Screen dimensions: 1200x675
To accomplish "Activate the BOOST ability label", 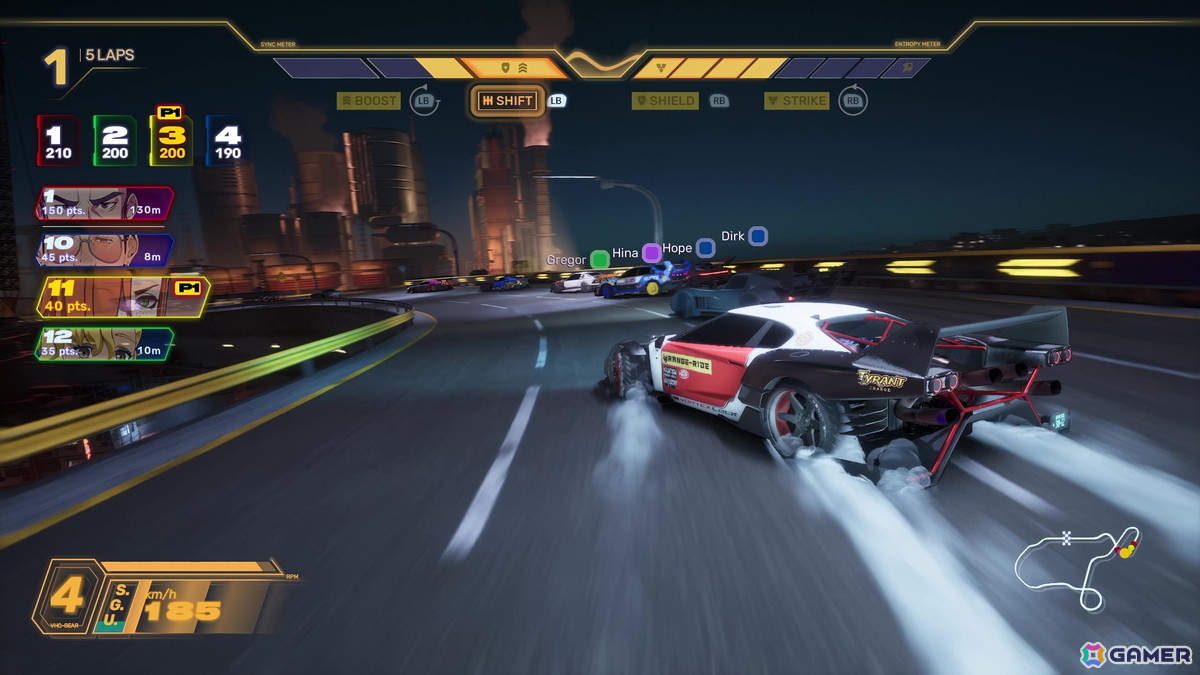I will click(369, 101).
